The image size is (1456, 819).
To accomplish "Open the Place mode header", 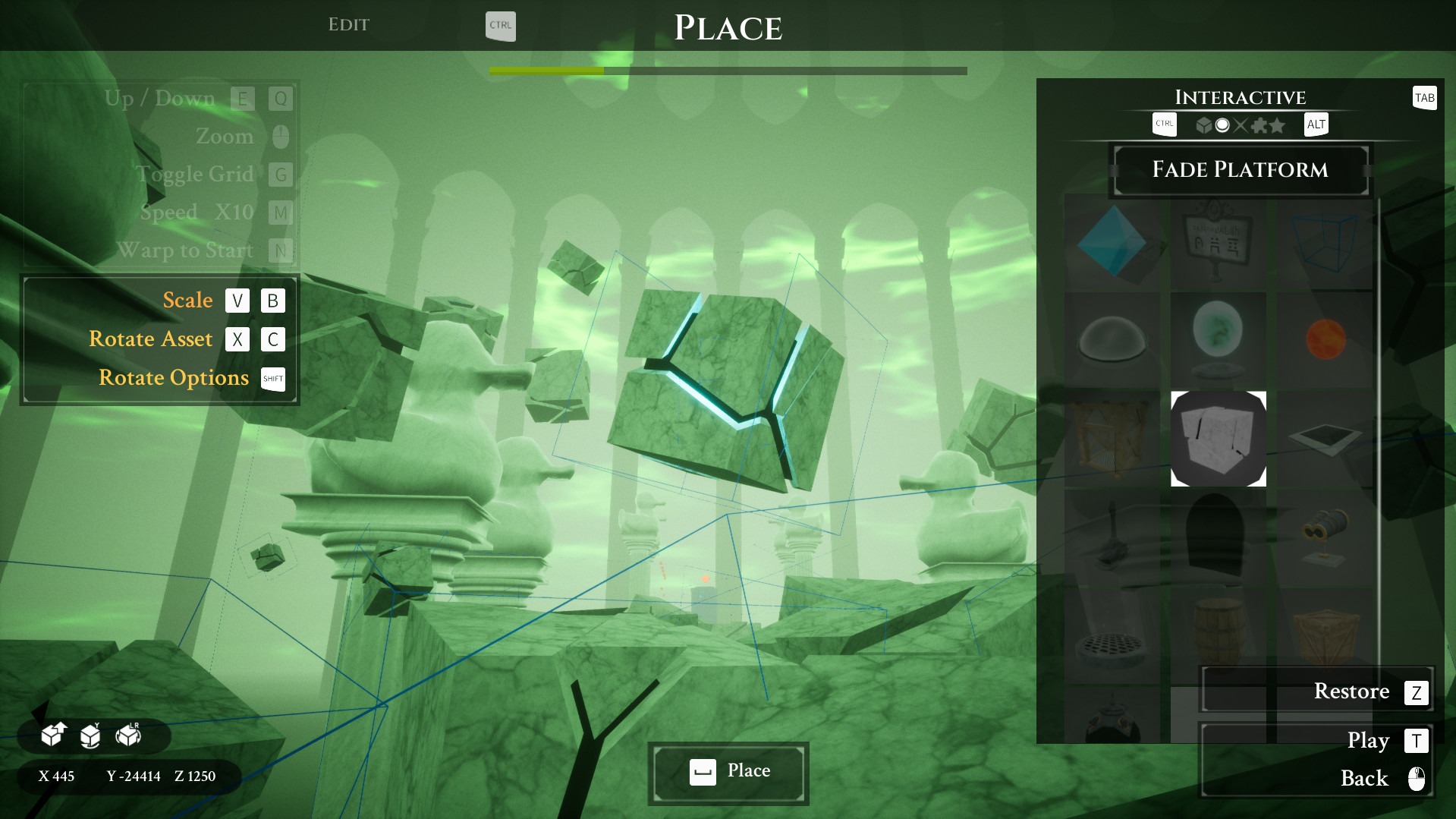I will [x=728, y=27].
